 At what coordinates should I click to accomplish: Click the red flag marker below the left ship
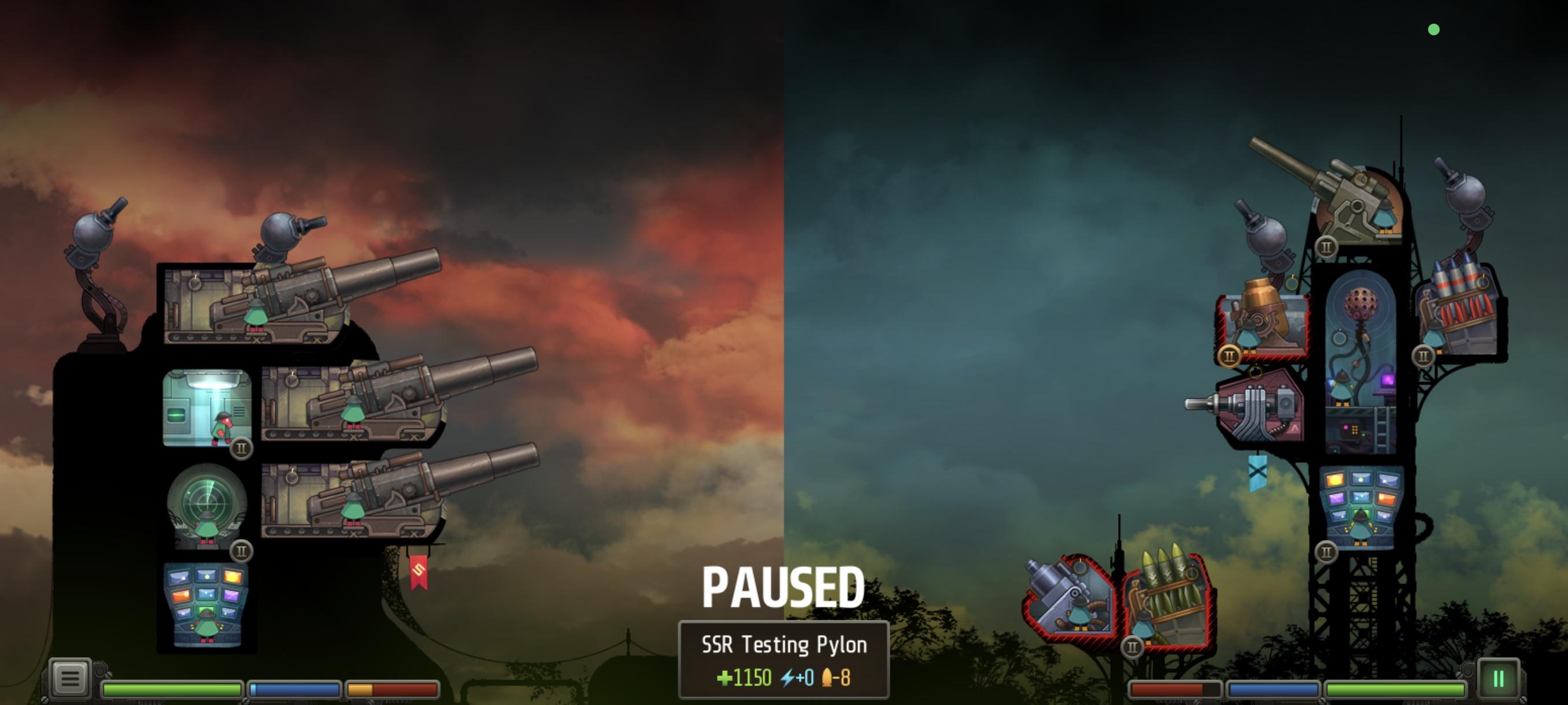(x=419, y=574)
